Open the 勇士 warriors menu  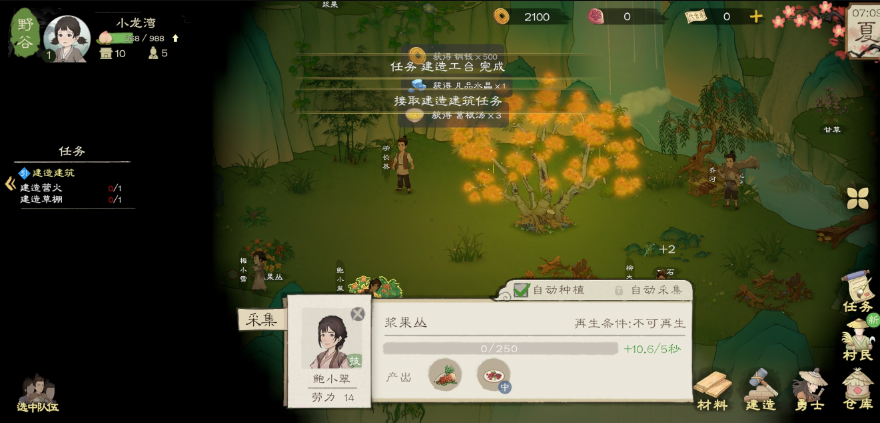tap(809, 389)
